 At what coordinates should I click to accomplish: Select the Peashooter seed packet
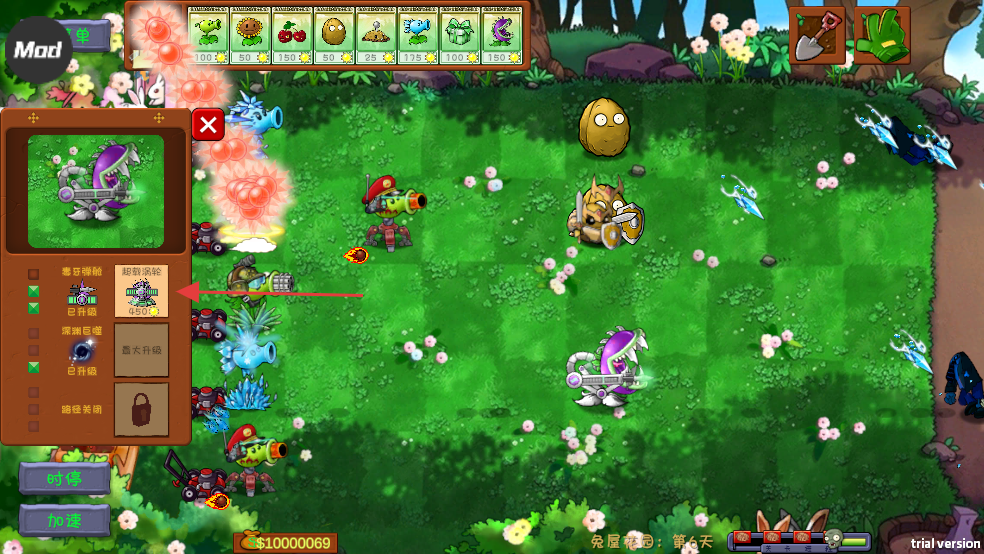coord(208,36)
